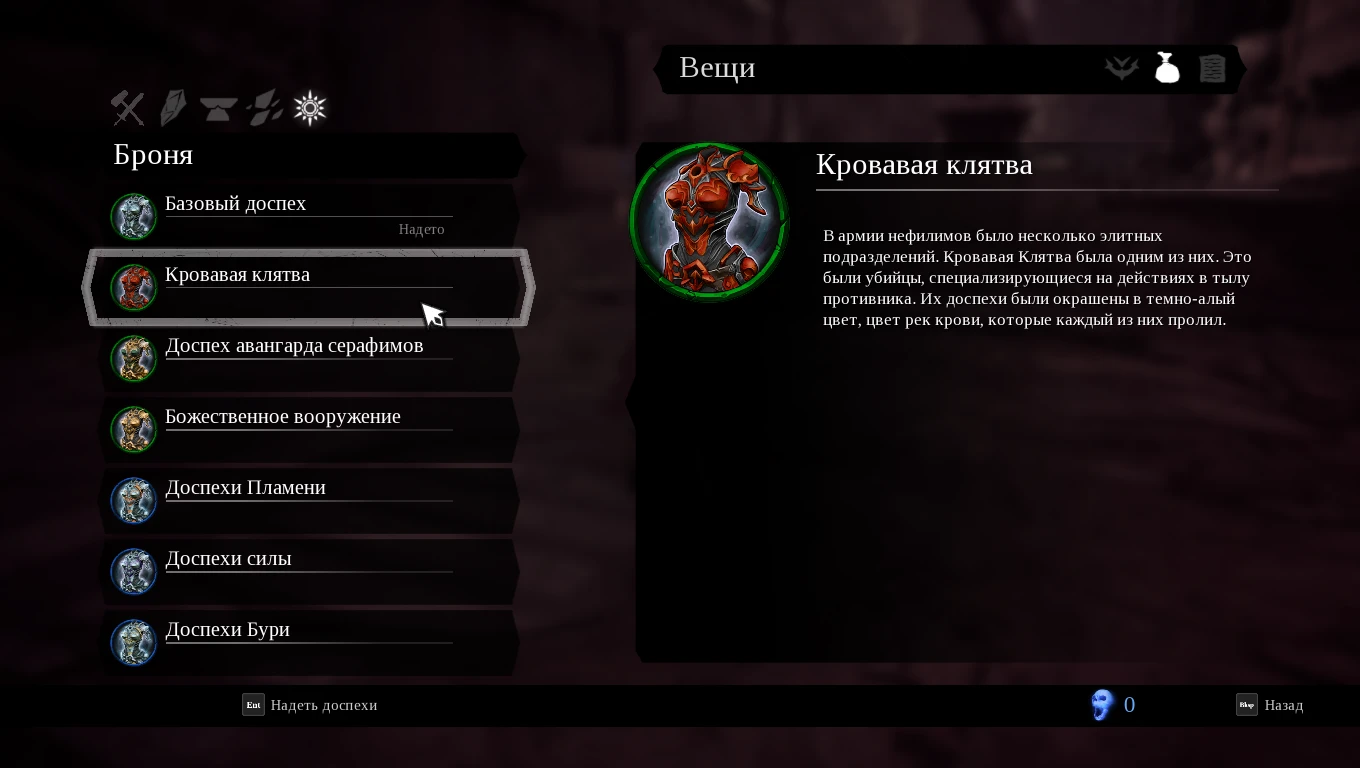Select Доспехи Пламени armor
The image size is (1360, 768).
coord(245,487)
